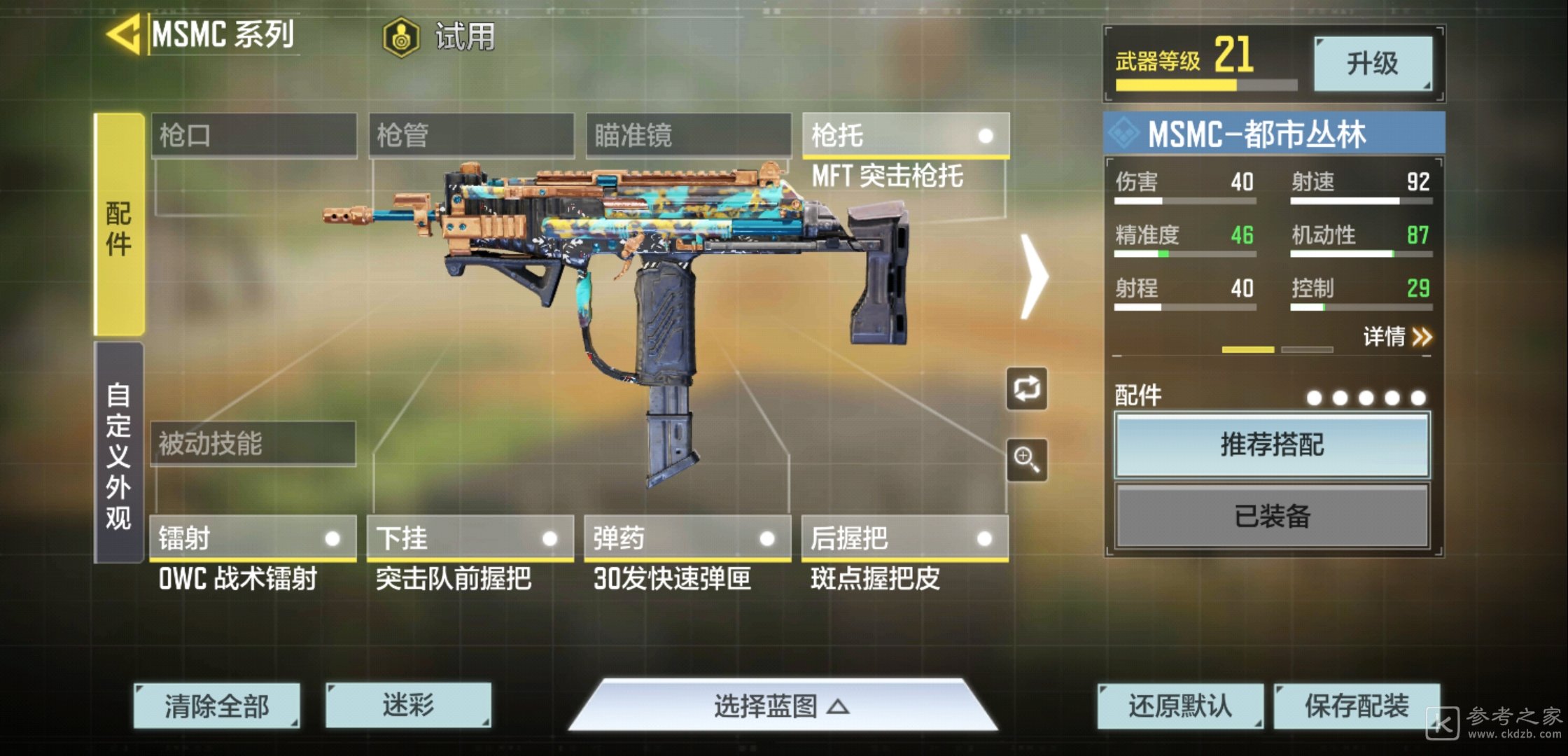Go back using the yellow arrow
The image size is (1568, 756).
[x=125, y=34]
